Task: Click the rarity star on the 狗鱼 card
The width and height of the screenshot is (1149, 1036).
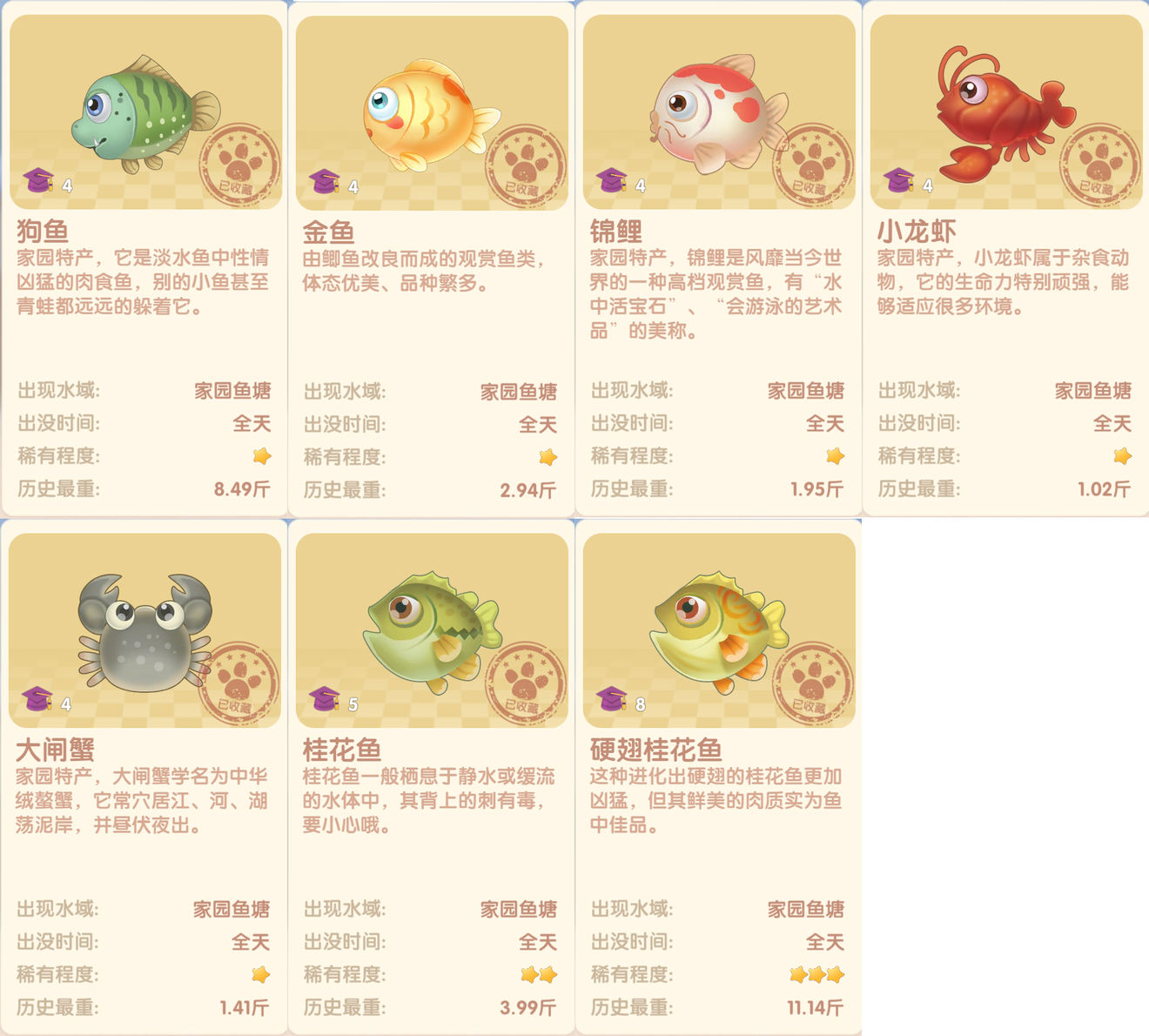Action: click(x=261, y=456)
